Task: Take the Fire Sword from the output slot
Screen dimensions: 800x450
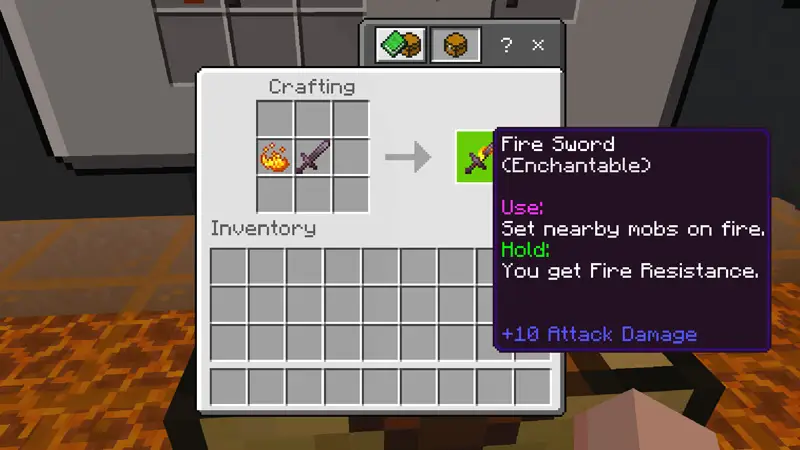Action: [476, 157]
